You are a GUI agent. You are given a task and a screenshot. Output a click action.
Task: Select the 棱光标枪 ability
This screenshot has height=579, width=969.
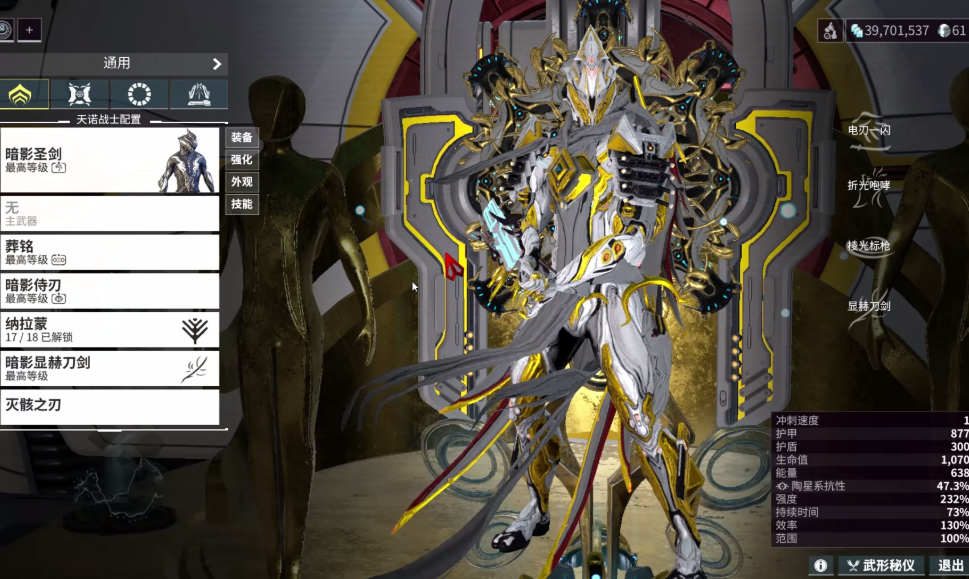[869, 246]
